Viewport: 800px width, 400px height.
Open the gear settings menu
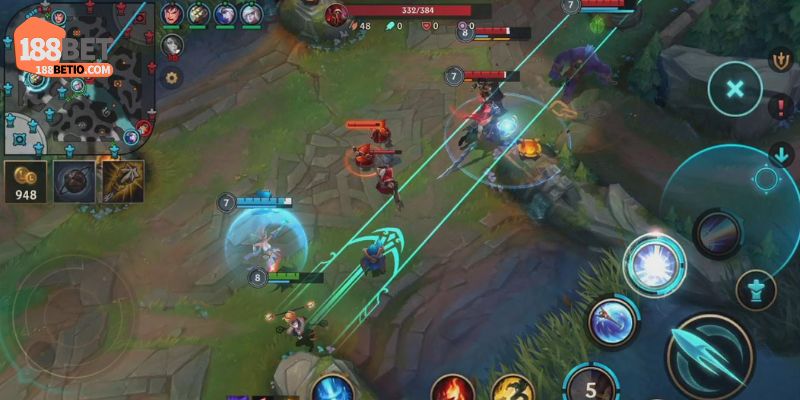click(x=172, y=77)
